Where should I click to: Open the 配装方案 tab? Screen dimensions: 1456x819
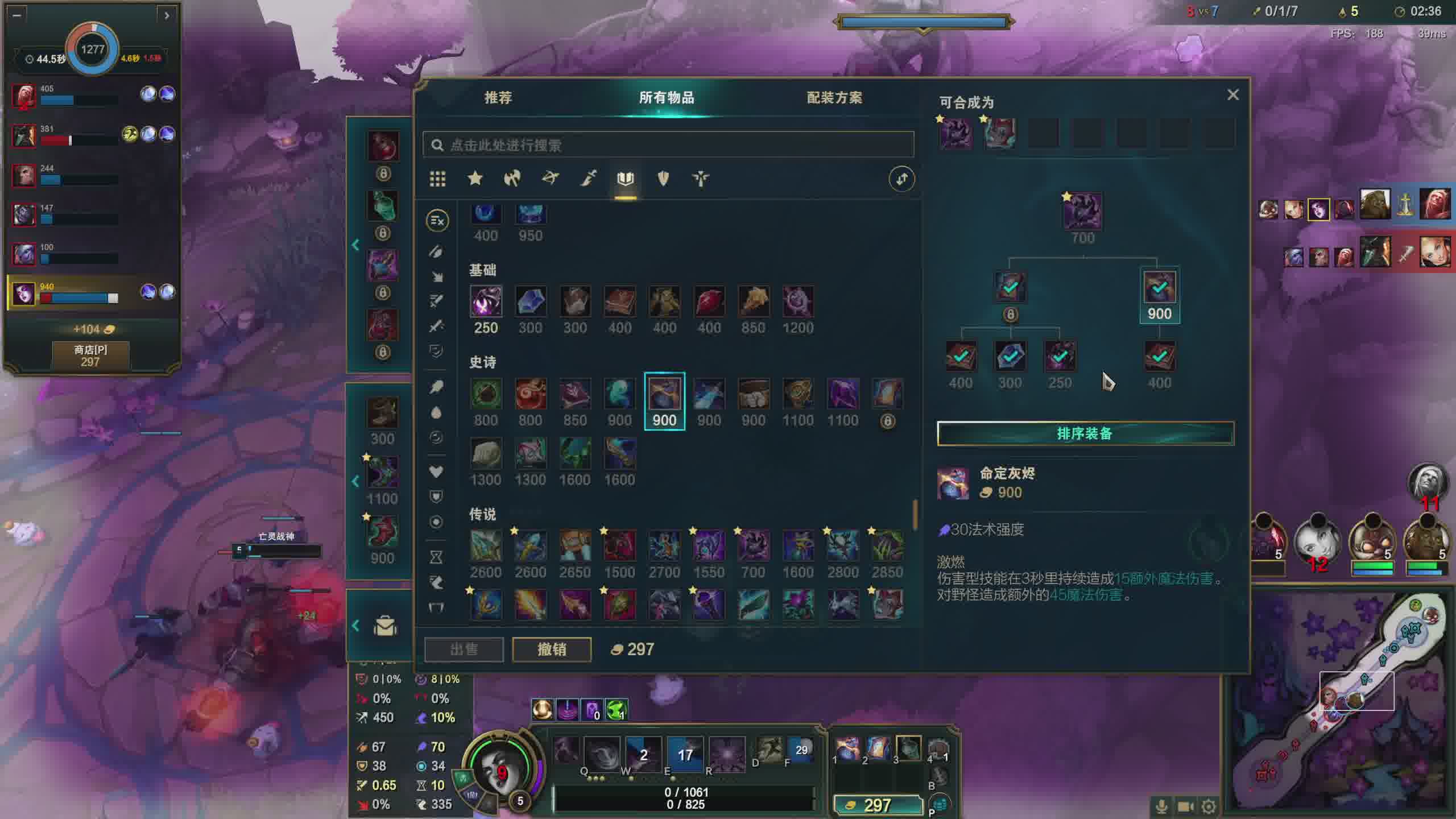point(834,98)
